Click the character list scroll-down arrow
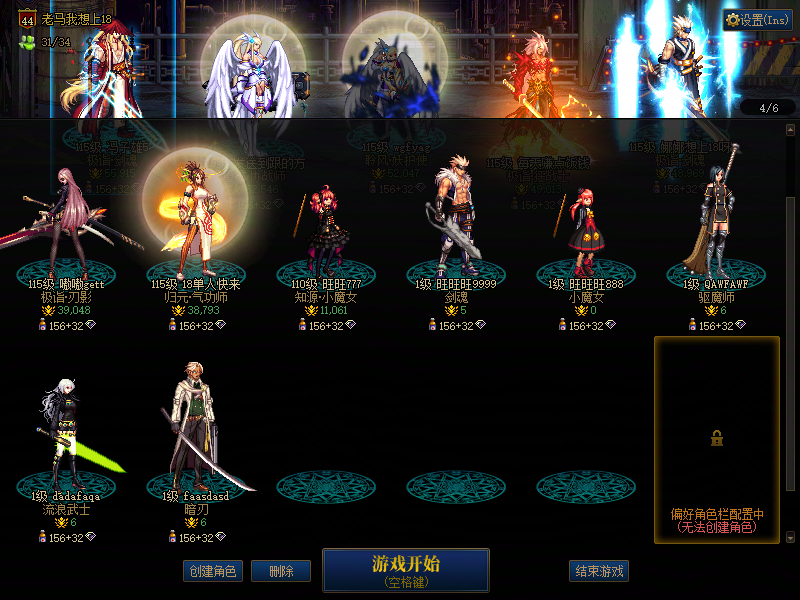 click(x=791, y=537)
